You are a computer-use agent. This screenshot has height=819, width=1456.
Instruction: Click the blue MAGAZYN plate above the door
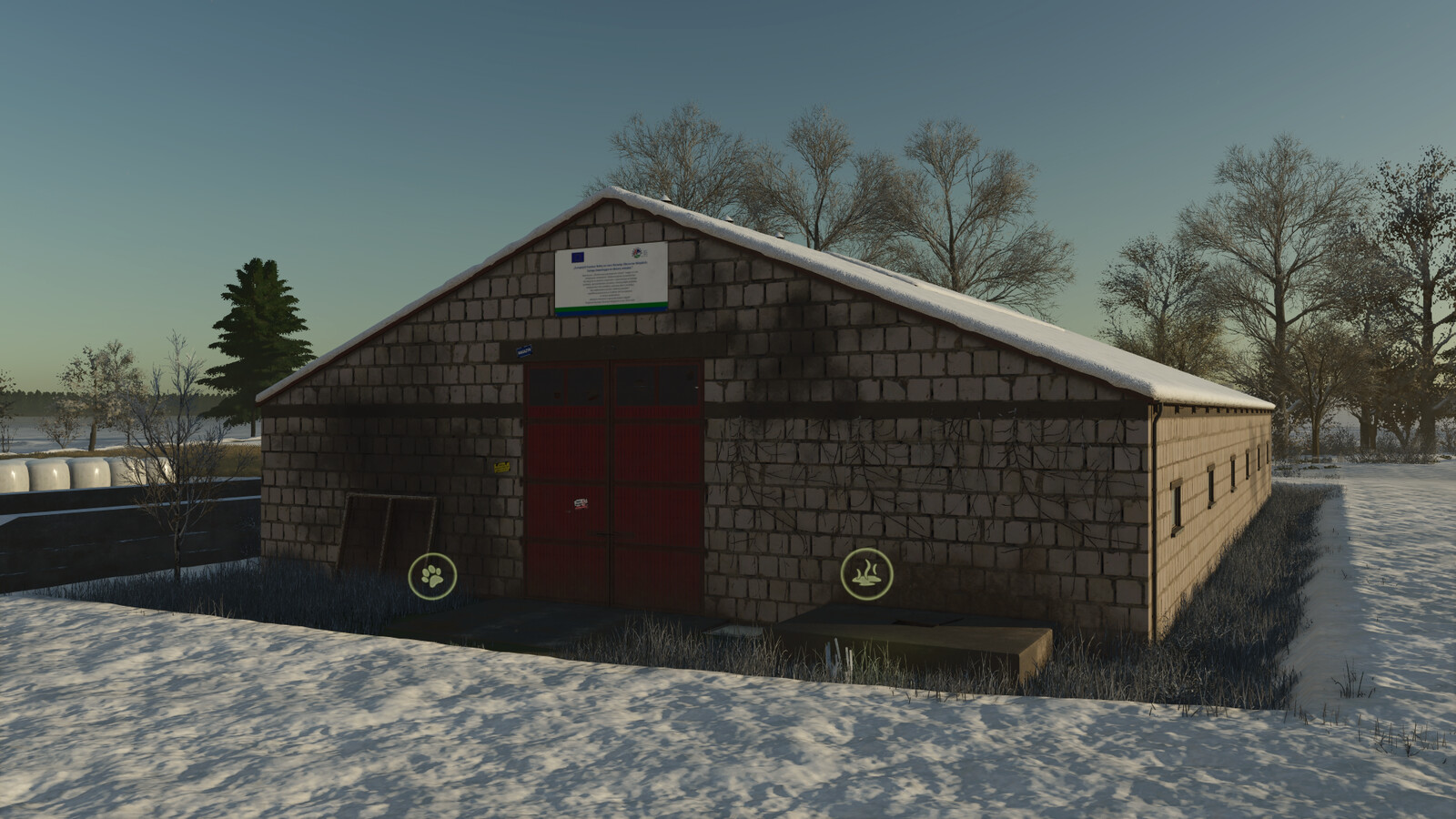click(523, 349)
